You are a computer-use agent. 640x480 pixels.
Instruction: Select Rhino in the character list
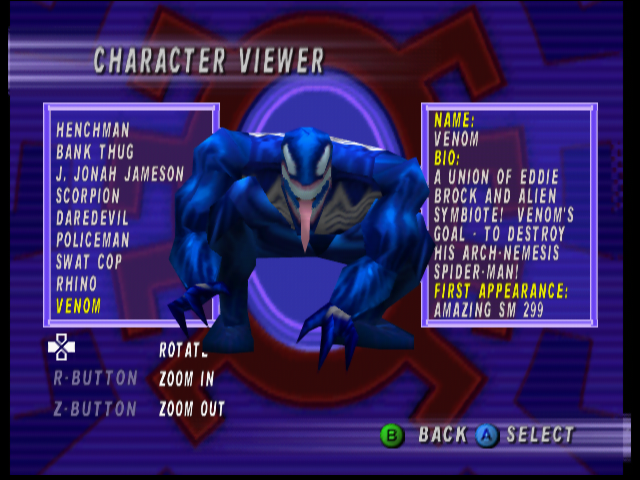(x=77, y=284)
